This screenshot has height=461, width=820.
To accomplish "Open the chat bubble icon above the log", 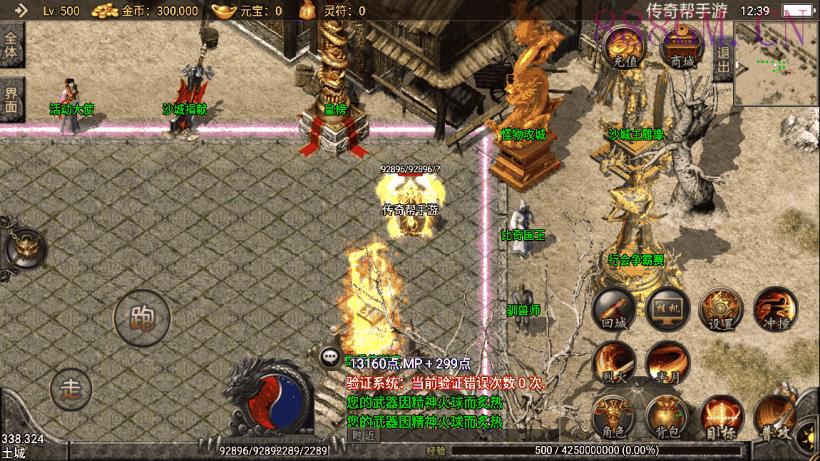I will coord(330,356).
